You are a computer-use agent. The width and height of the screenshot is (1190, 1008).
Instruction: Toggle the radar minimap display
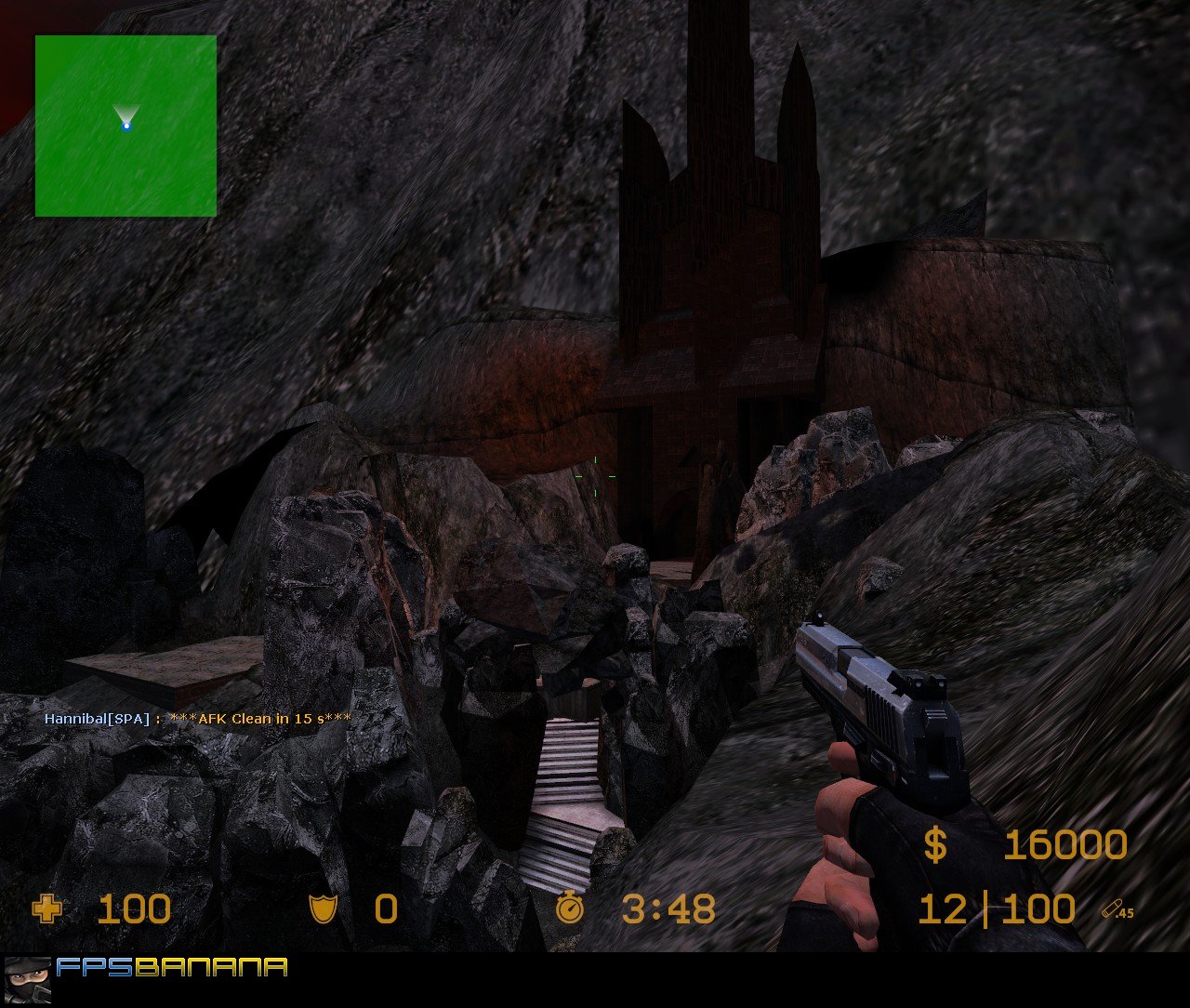[x=124, y=126]
